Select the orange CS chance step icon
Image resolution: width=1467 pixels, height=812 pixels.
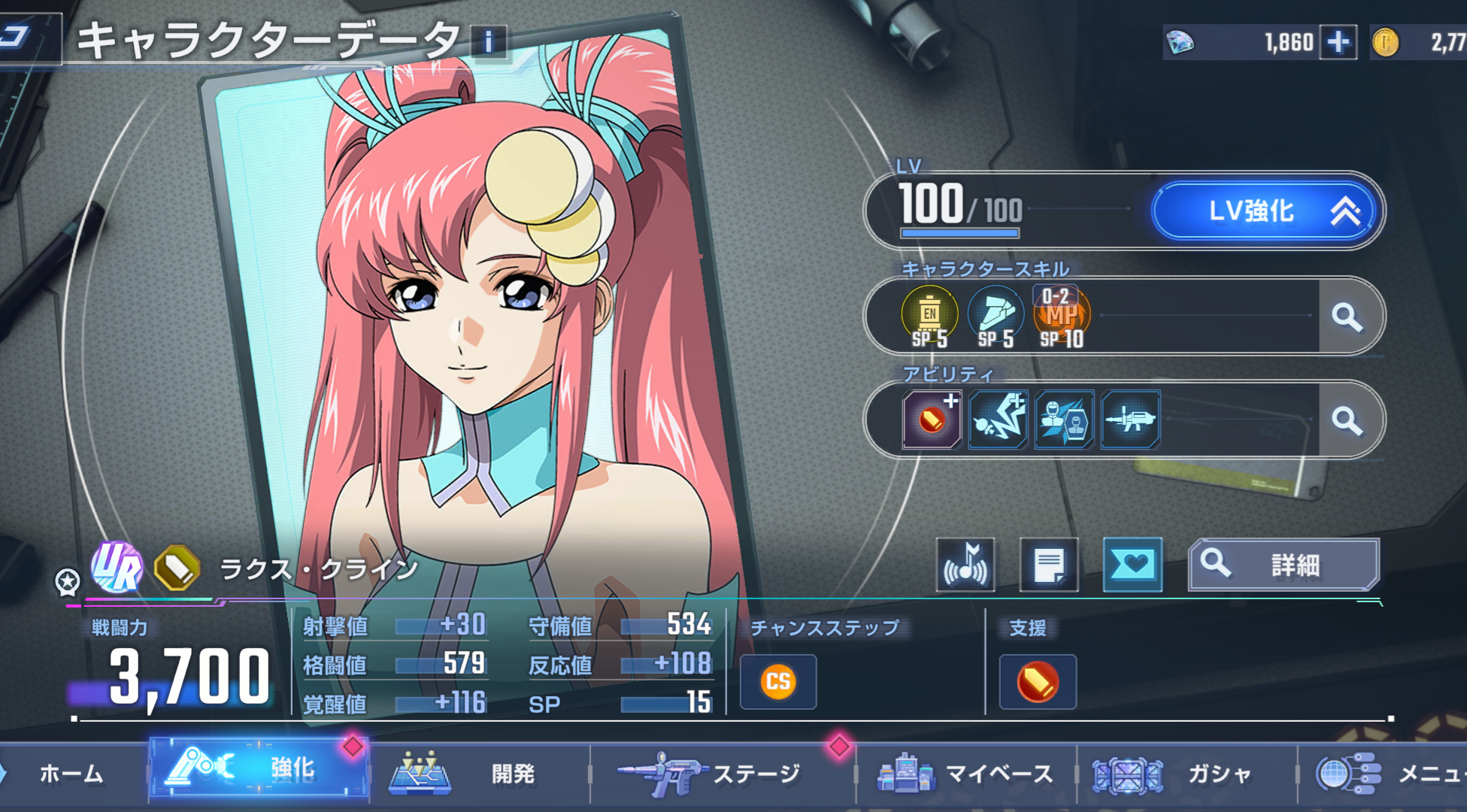778,682
